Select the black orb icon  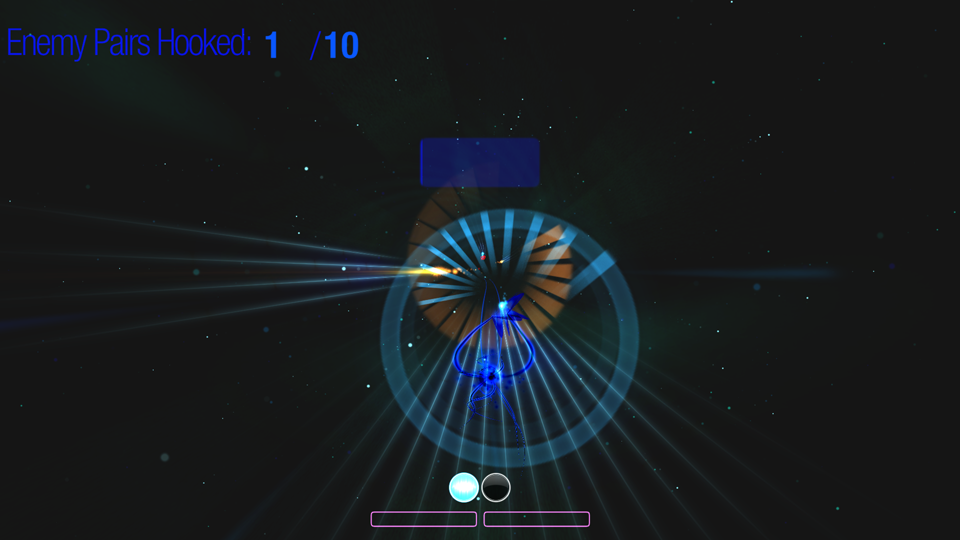pos(496,487)
